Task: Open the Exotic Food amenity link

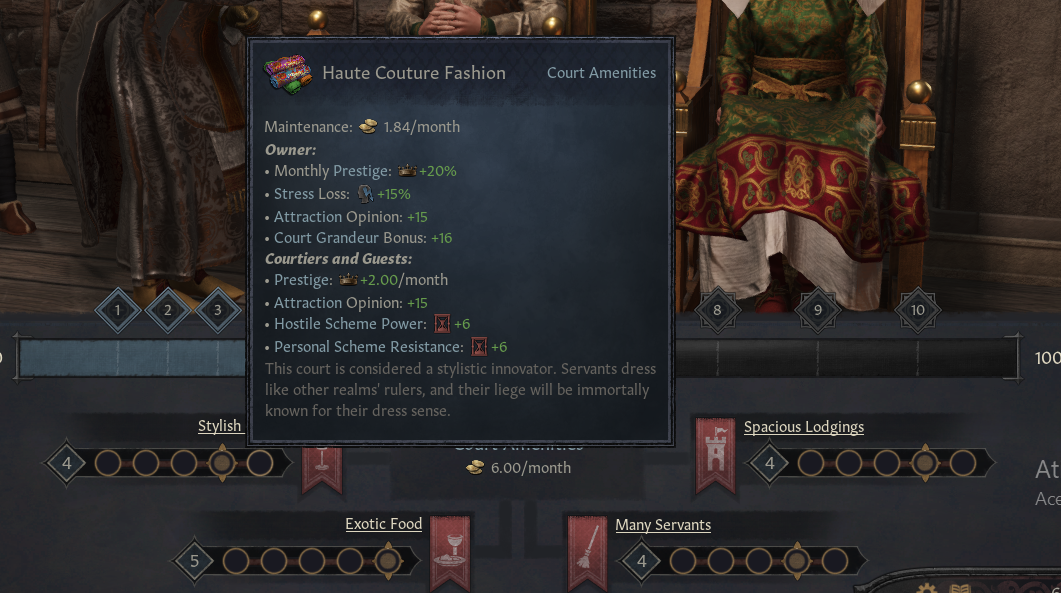Action: coord(383,524)
